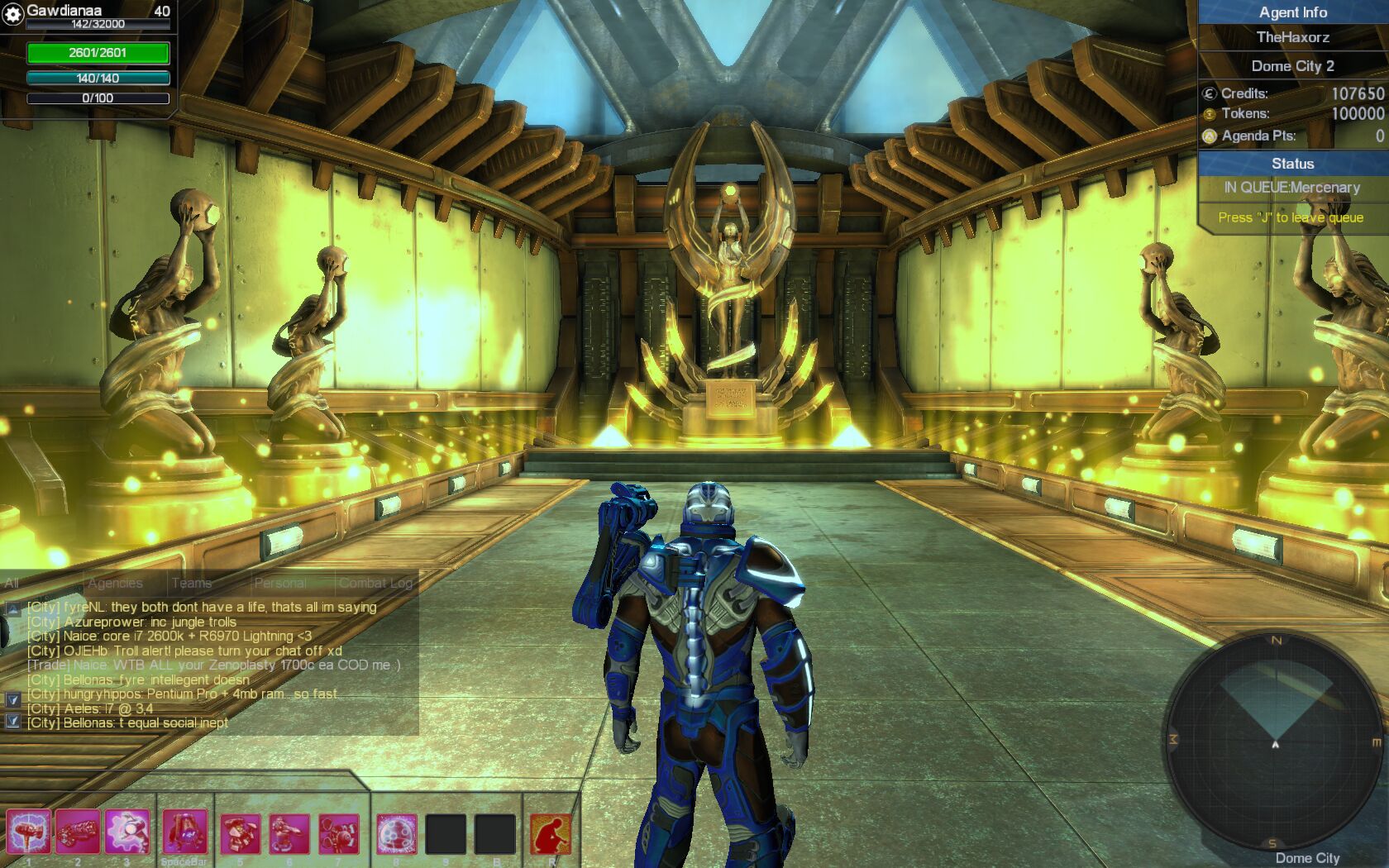This screenshot has height=868, width=1389.
Task: Activate the SpaceBar jetpack ability
Action: tap(184, 832)
